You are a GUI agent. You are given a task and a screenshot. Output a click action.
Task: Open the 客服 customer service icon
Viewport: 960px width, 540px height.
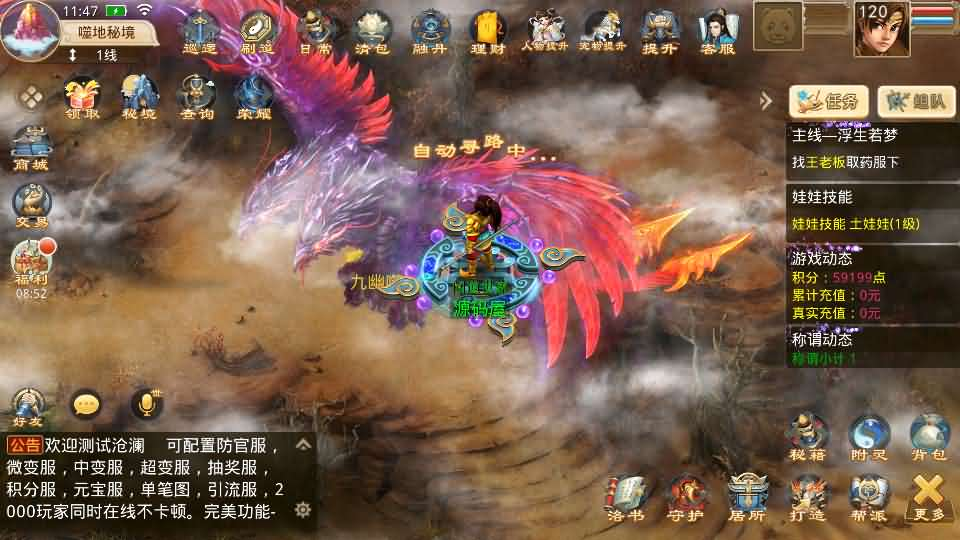[716, 31]
